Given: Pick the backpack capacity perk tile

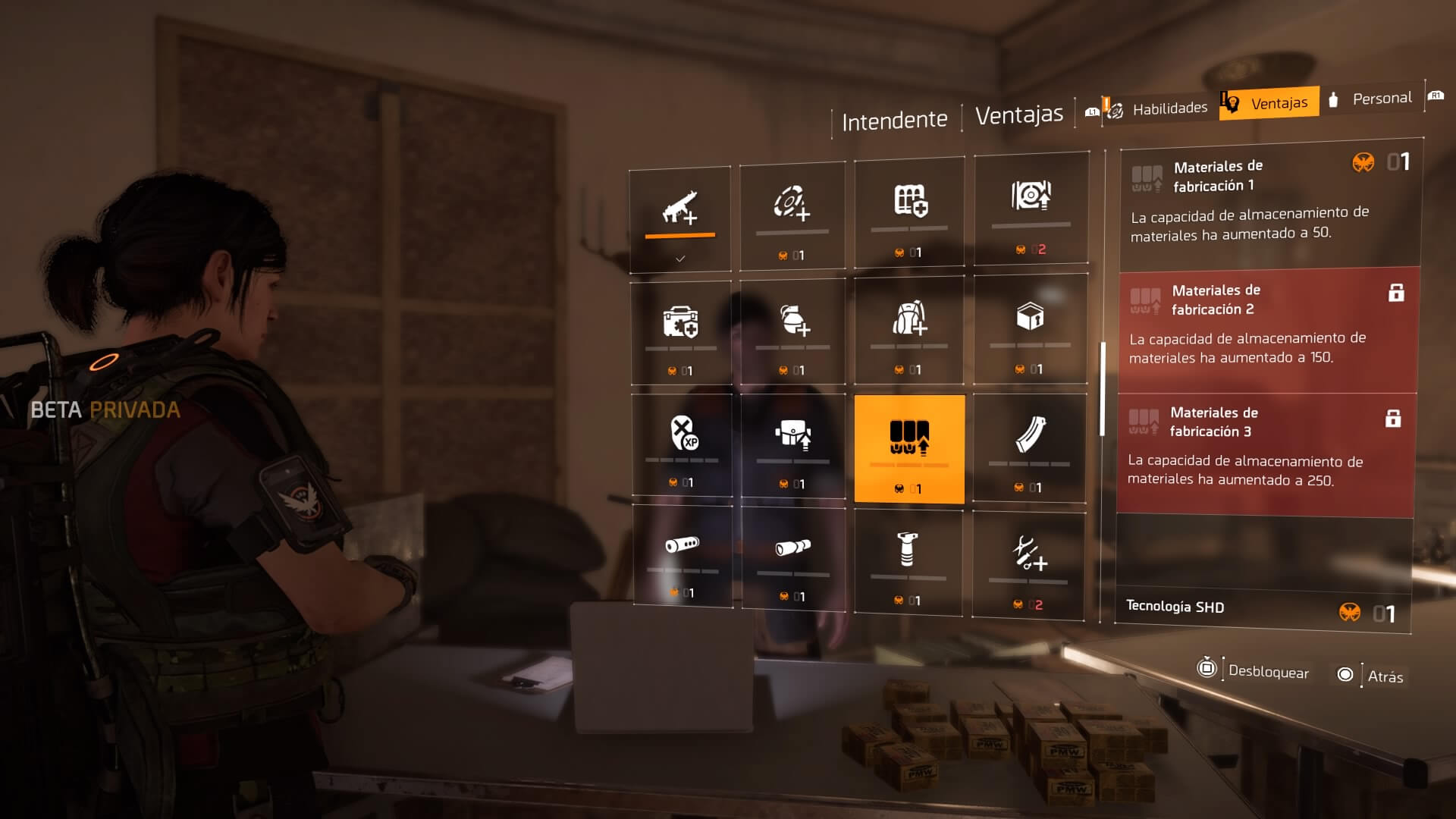Looking at the screenshot, I should click(909, 329).
